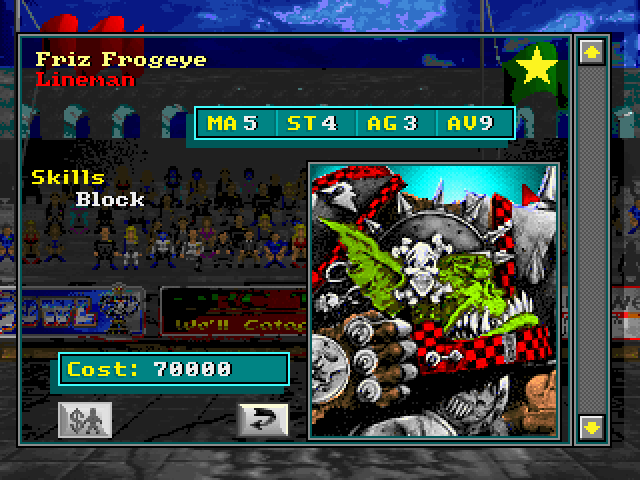Show the next player with down arrow
Viewport: 640px width, 480px height.
pos(591,427)
